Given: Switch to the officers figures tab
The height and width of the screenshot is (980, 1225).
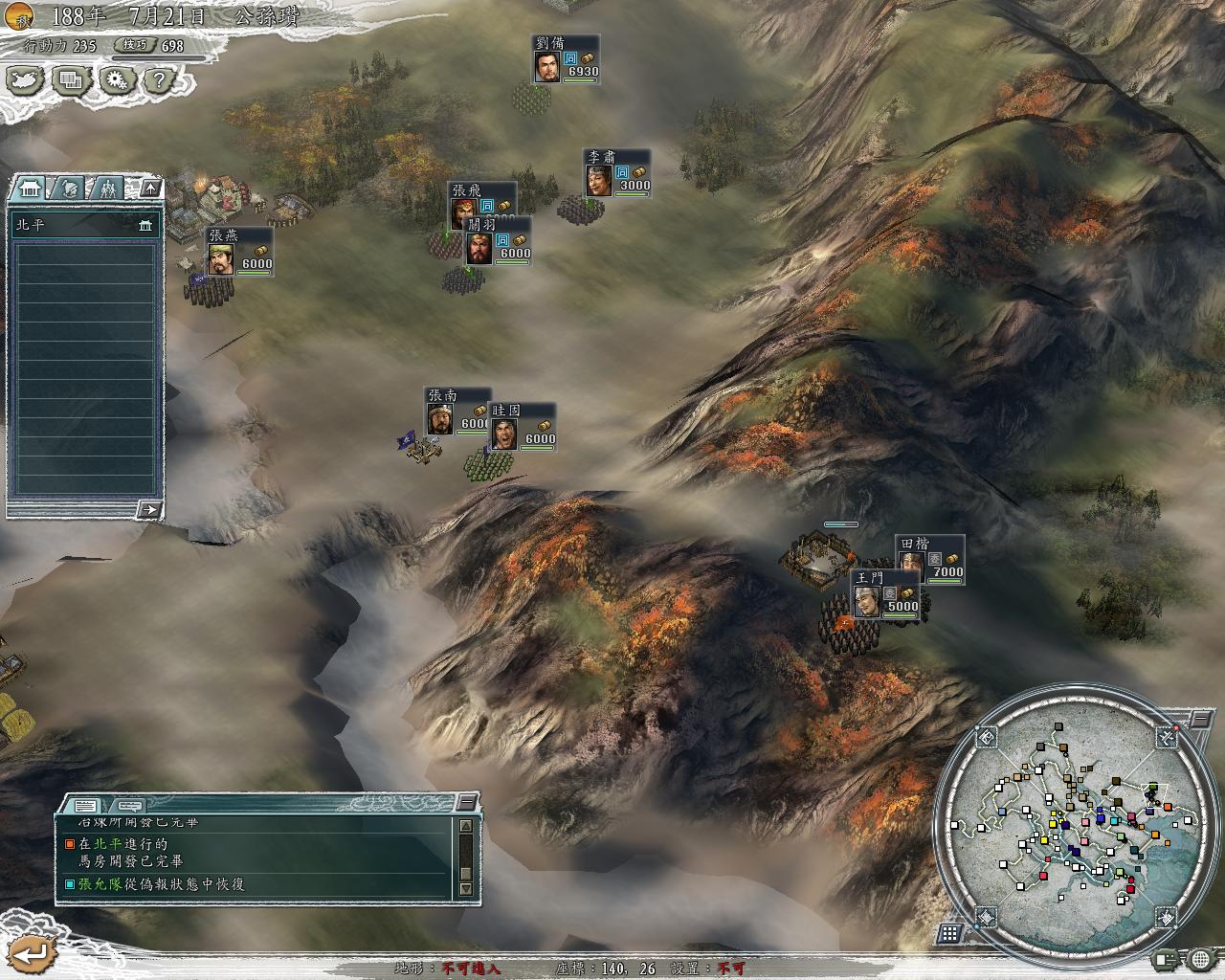Looking at the screenshot, I should [x=106, y=189].
